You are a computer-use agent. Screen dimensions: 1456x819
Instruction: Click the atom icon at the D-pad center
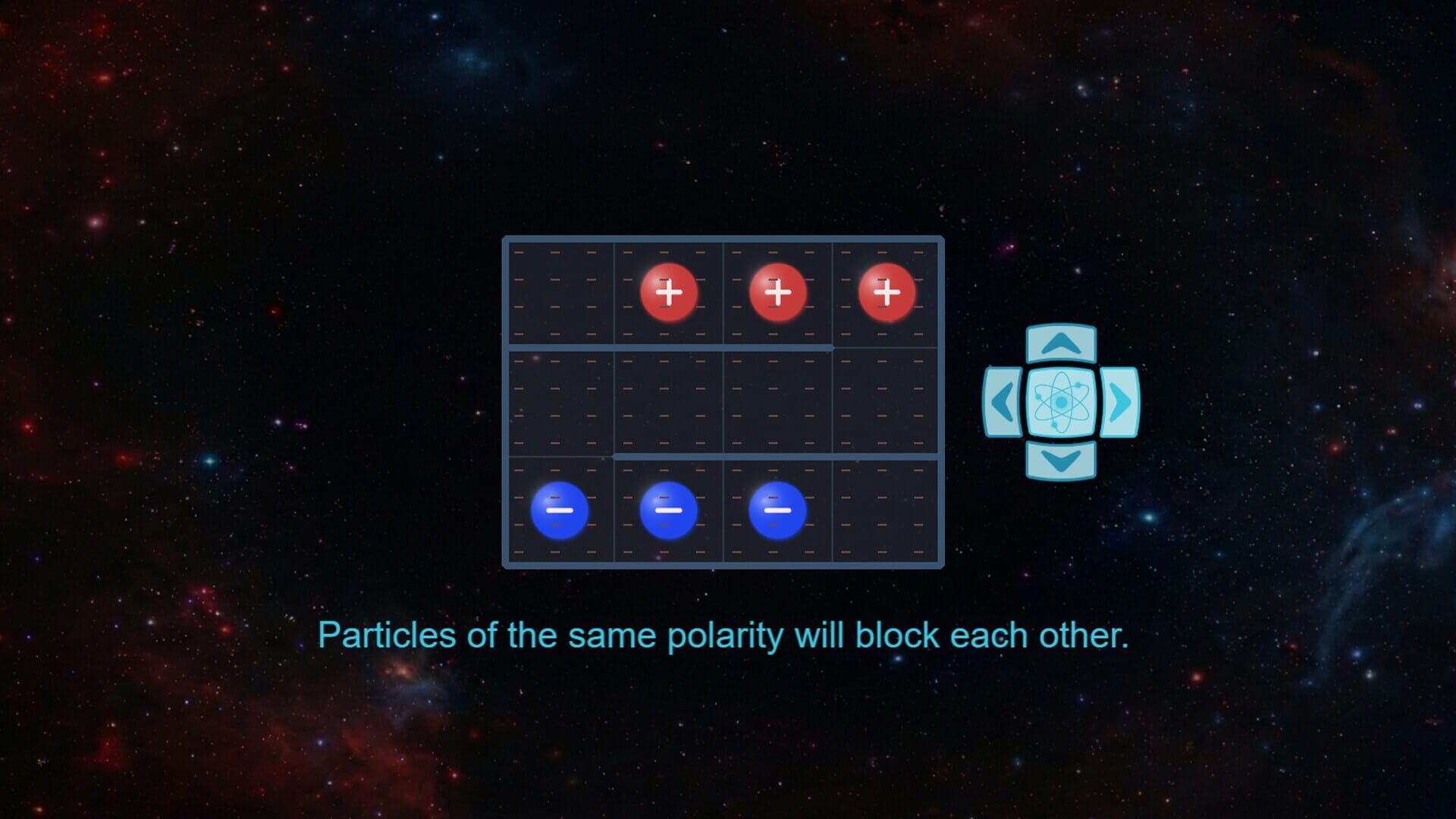(x=1060, y=403)
